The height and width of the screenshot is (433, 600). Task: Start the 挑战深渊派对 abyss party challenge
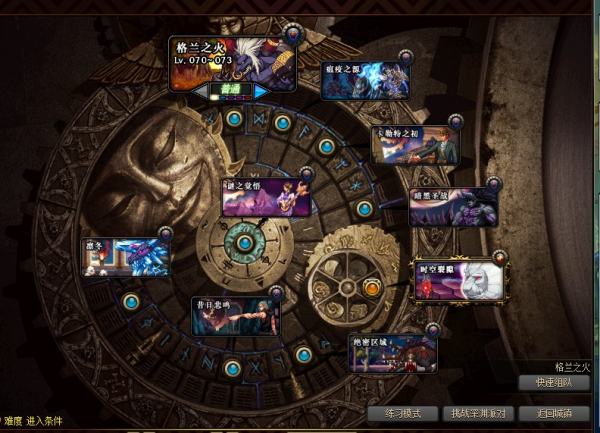(478, 413)
